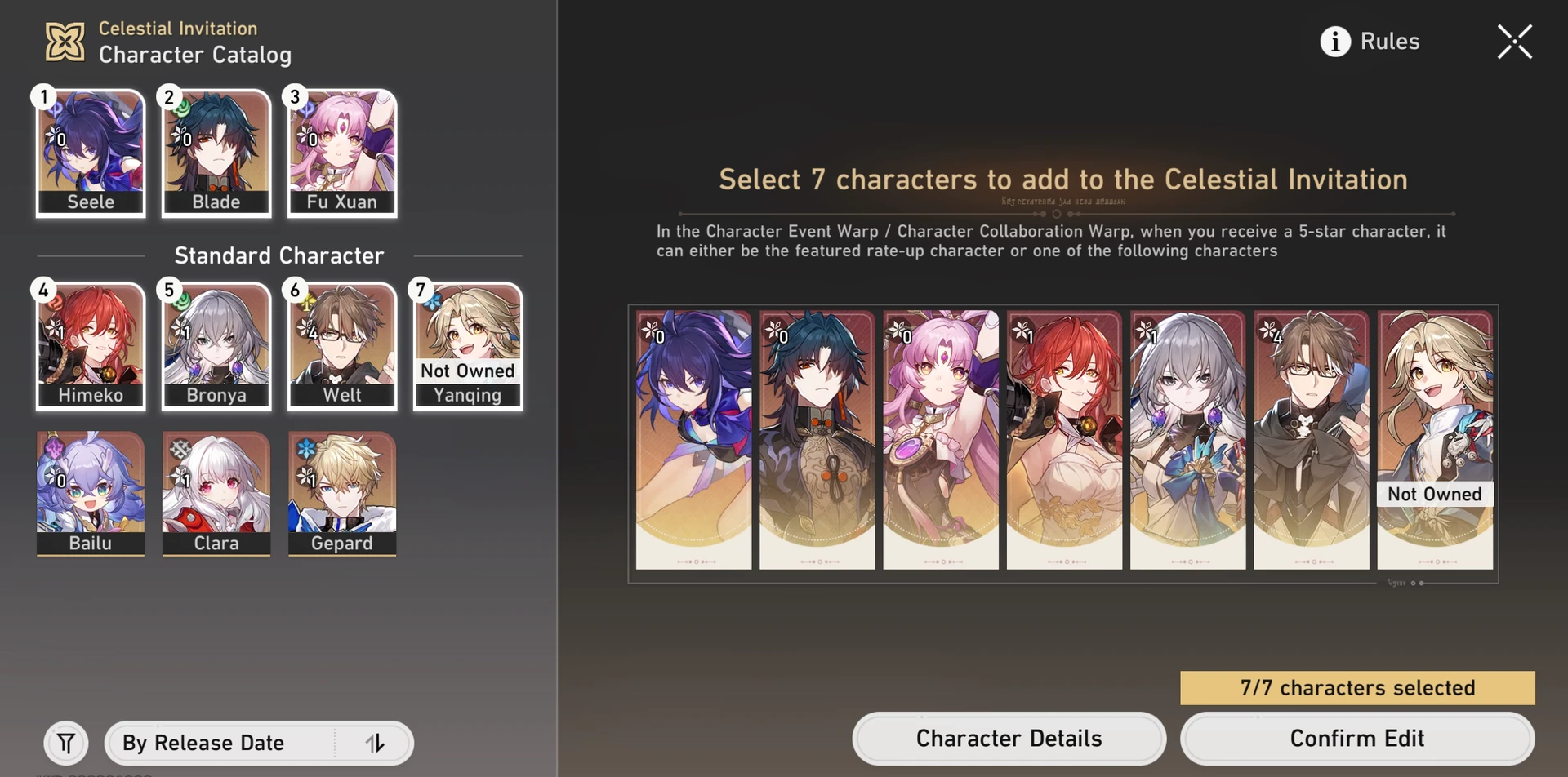Click the Character Details button
The height and width of the screenshot is (777, 1568).
(x=1009, y=738)
